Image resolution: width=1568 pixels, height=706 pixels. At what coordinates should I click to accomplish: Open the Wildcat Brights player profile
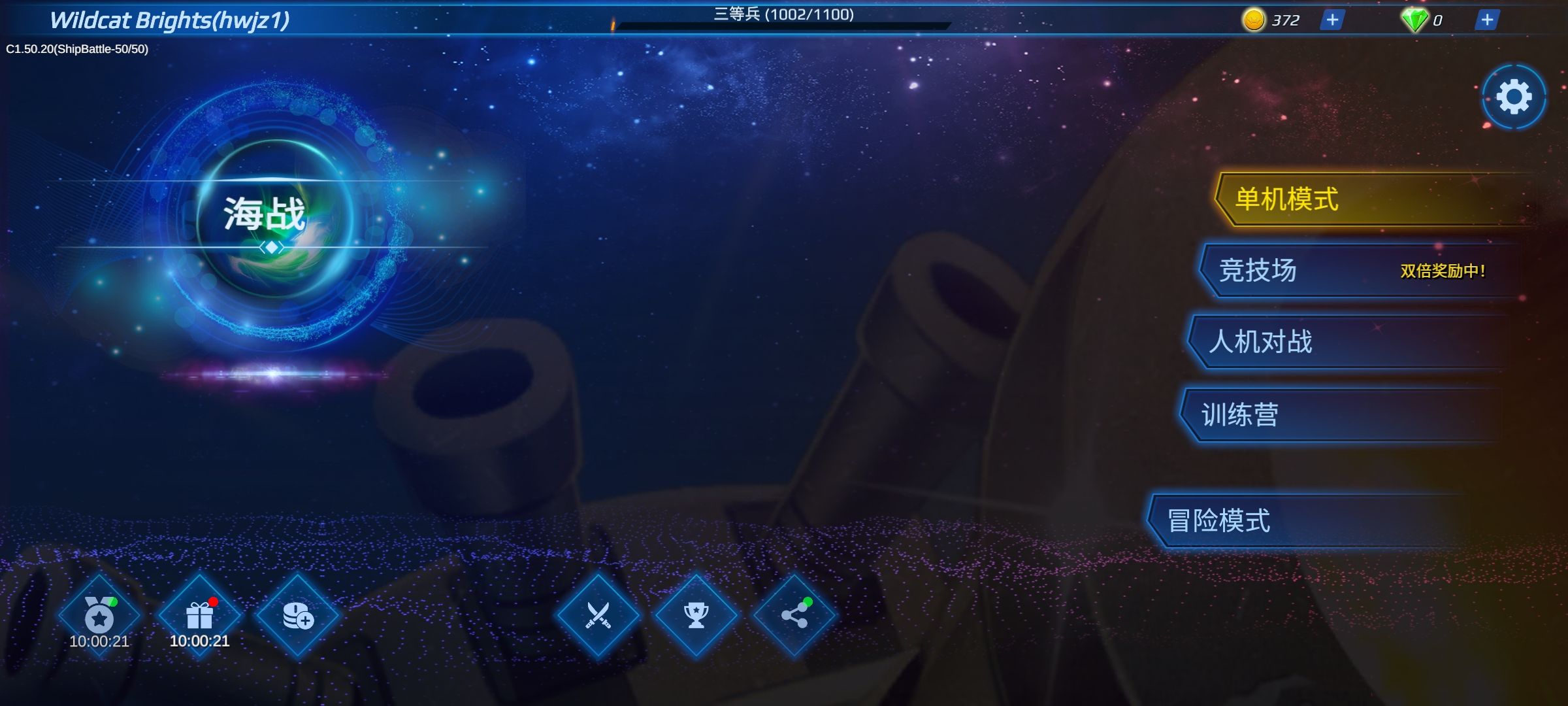[169, 20]
